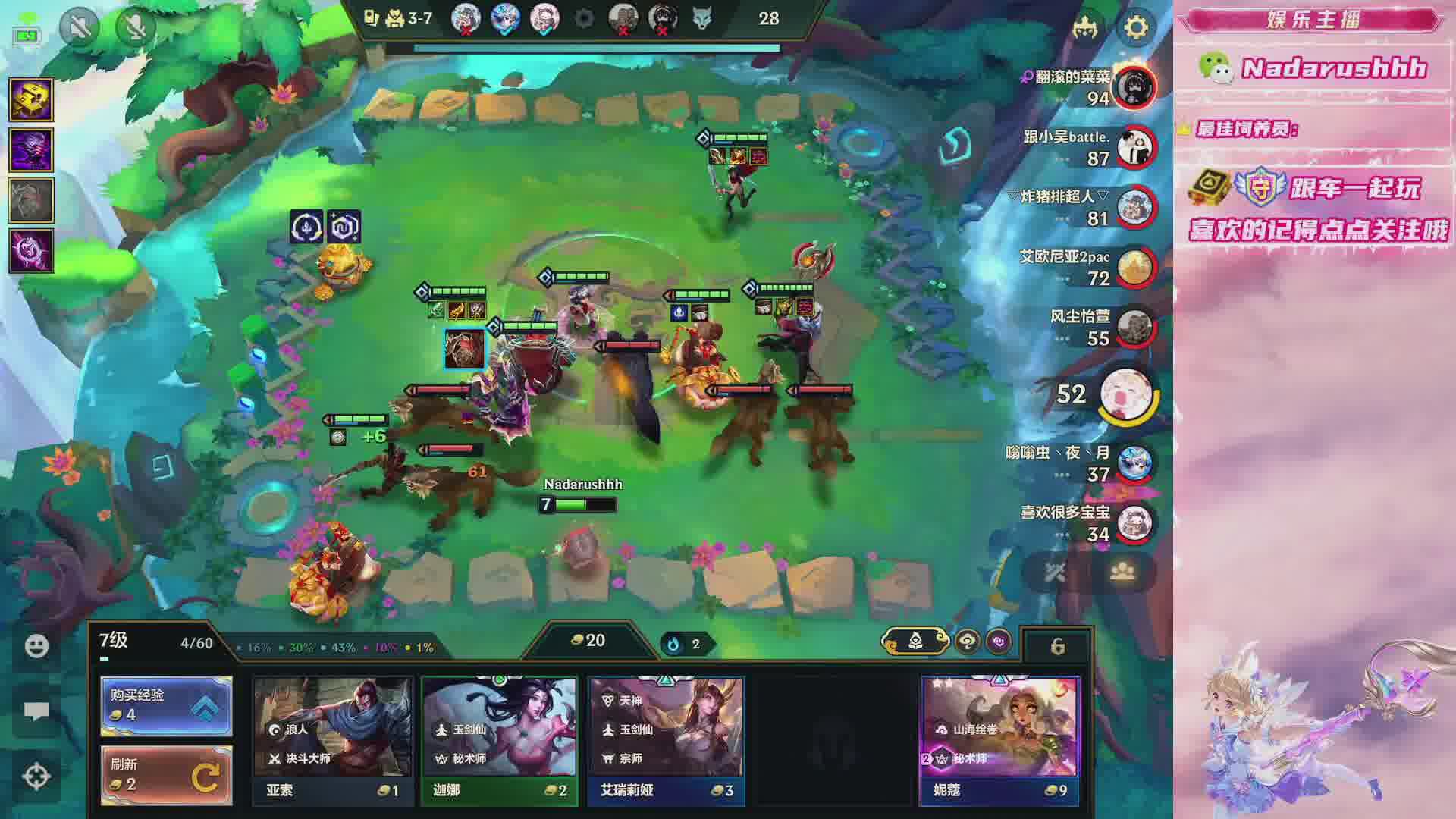This screenshot has width=1456, height=819.
Task: Buy the 亚索 champion card
Action: (x=333, y=739)
